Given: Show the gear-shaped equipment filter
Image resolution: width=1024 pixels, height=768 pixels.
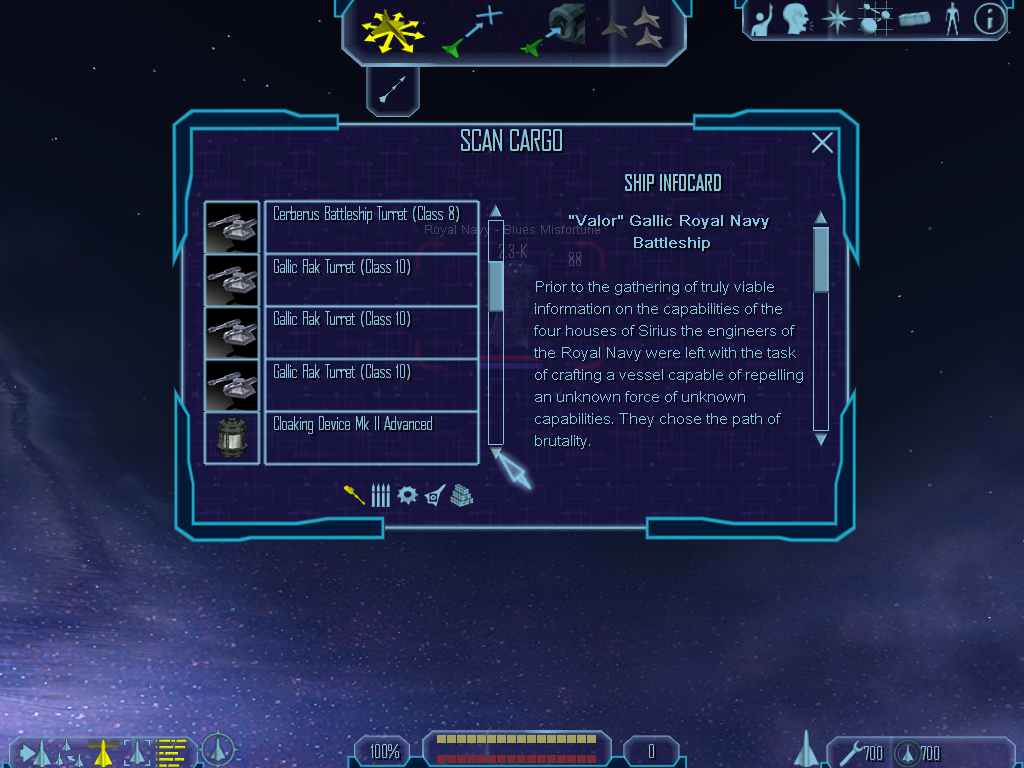Looking at the screenshot, I should pyautogui.click(x=407, y=495).
